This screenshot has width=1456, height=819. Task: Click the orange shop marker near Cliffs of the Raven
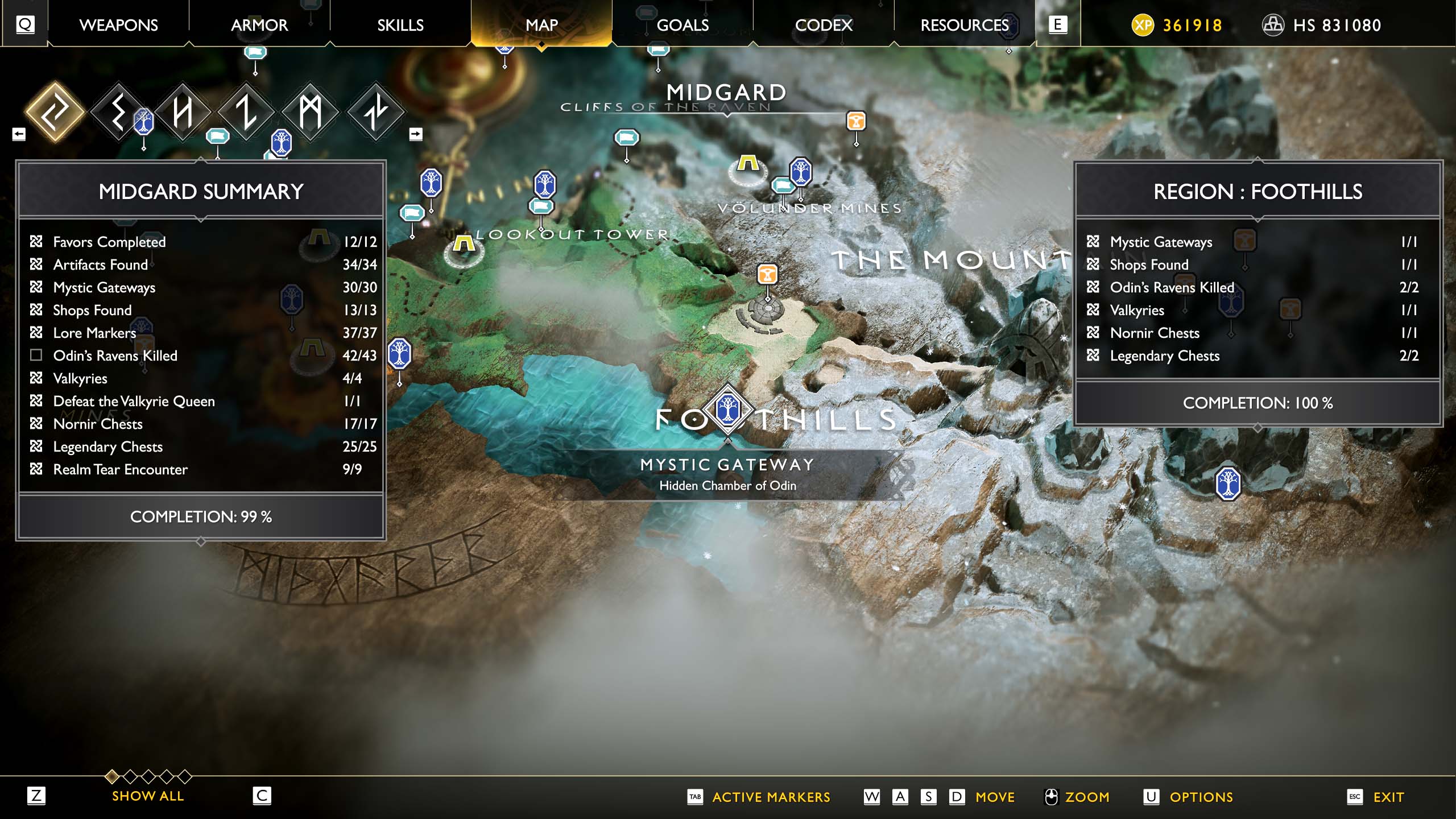click(x=856, y=121)
